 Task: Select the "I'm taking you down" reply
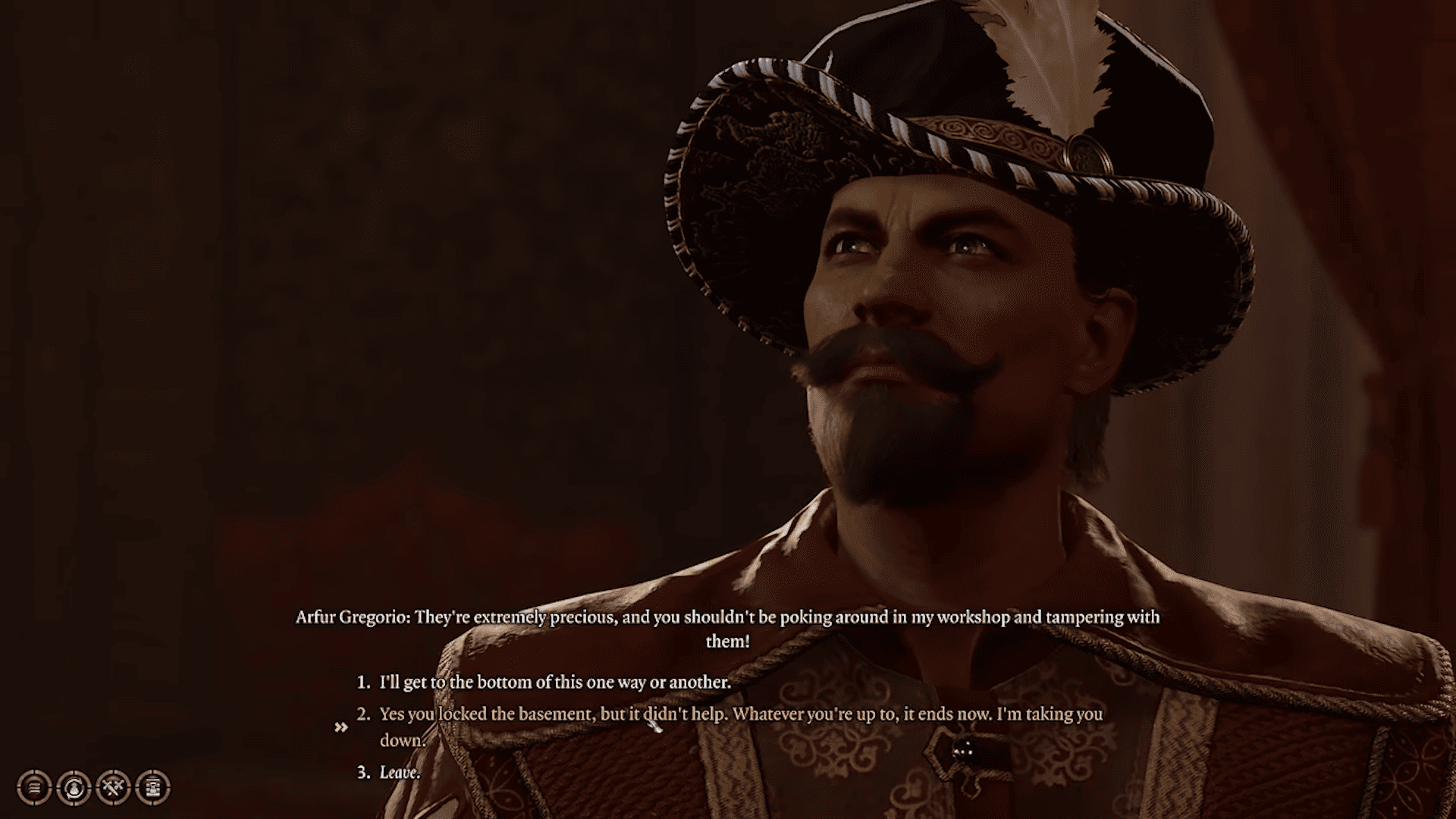point(740,714)
